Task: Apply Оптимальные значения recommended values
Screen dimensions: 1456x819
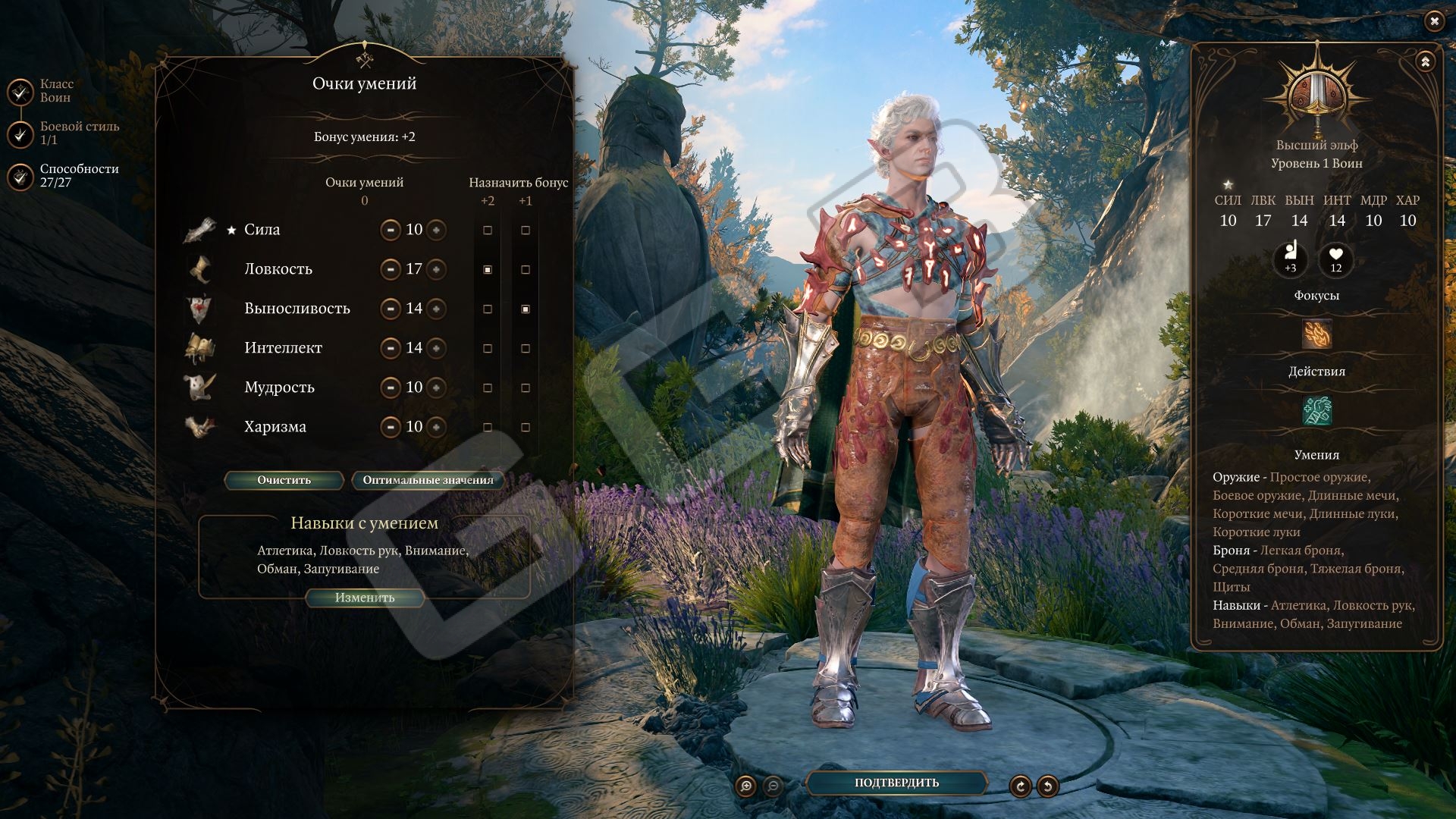Action: pyautogui.click(x=428, y=480)
